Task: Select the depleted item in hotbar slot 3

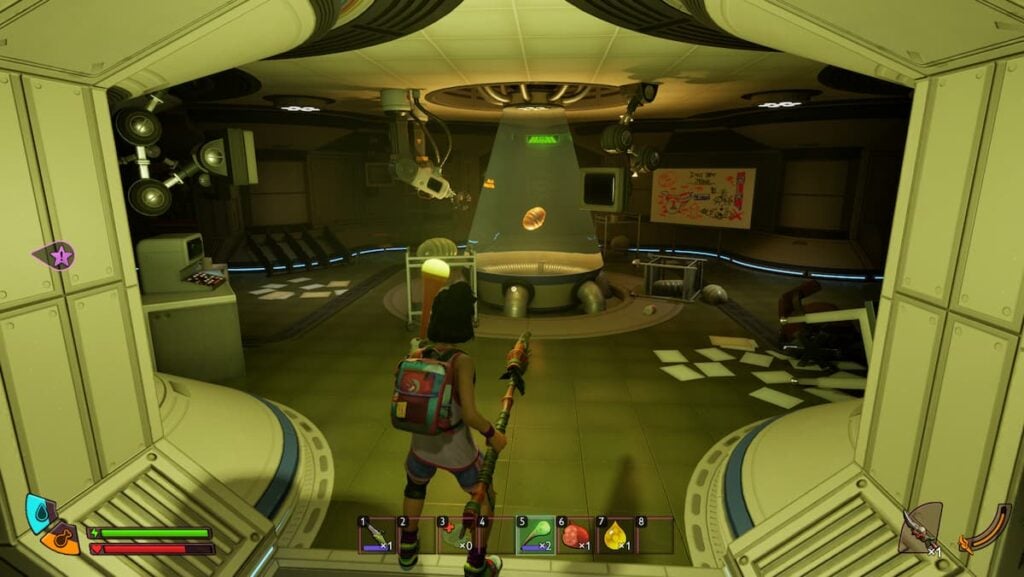Action: point(456,535)
